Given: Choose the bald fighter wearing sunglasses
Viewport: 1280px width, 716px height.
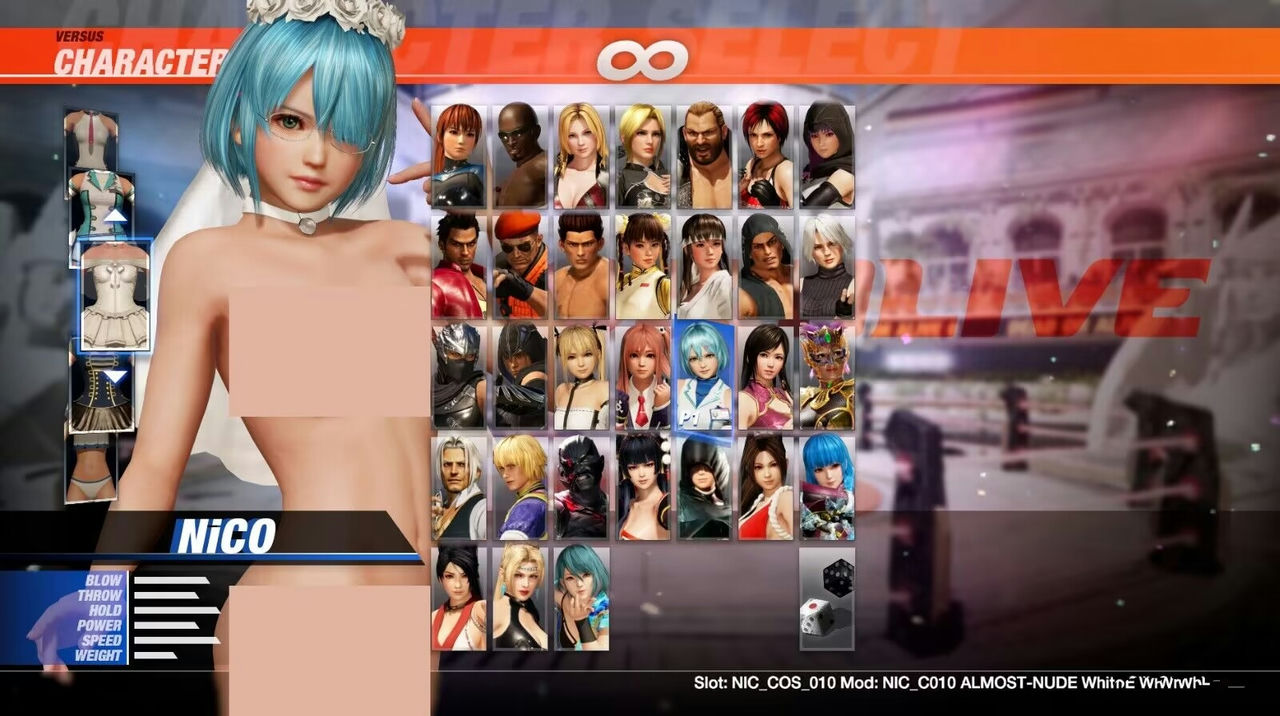Looking at the screenshot, I should point(520,156).
